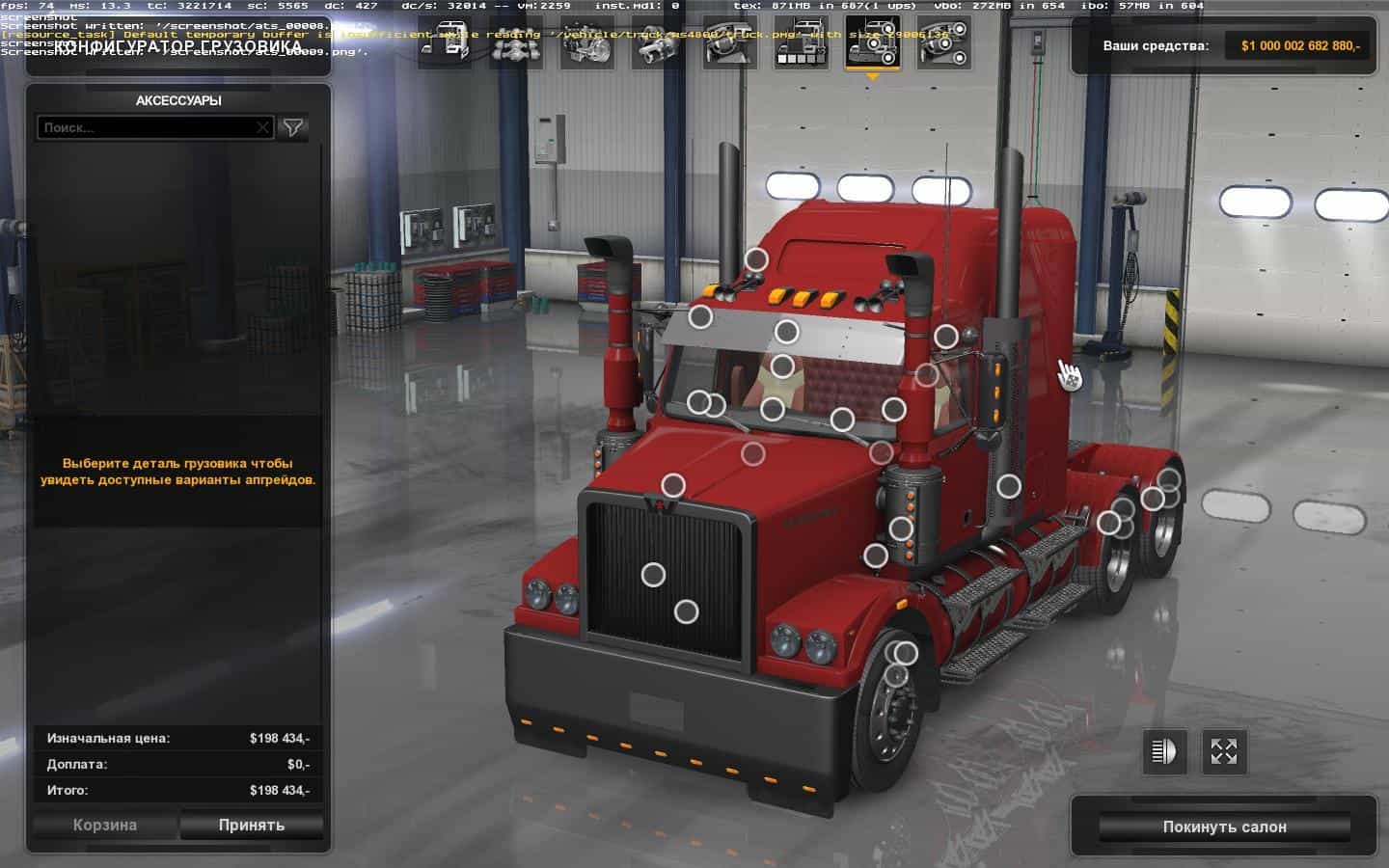Image resolution: width=1389 pixels, height=868 pixels.
Task: Open the Корзина cart
Action: (105, 826)
